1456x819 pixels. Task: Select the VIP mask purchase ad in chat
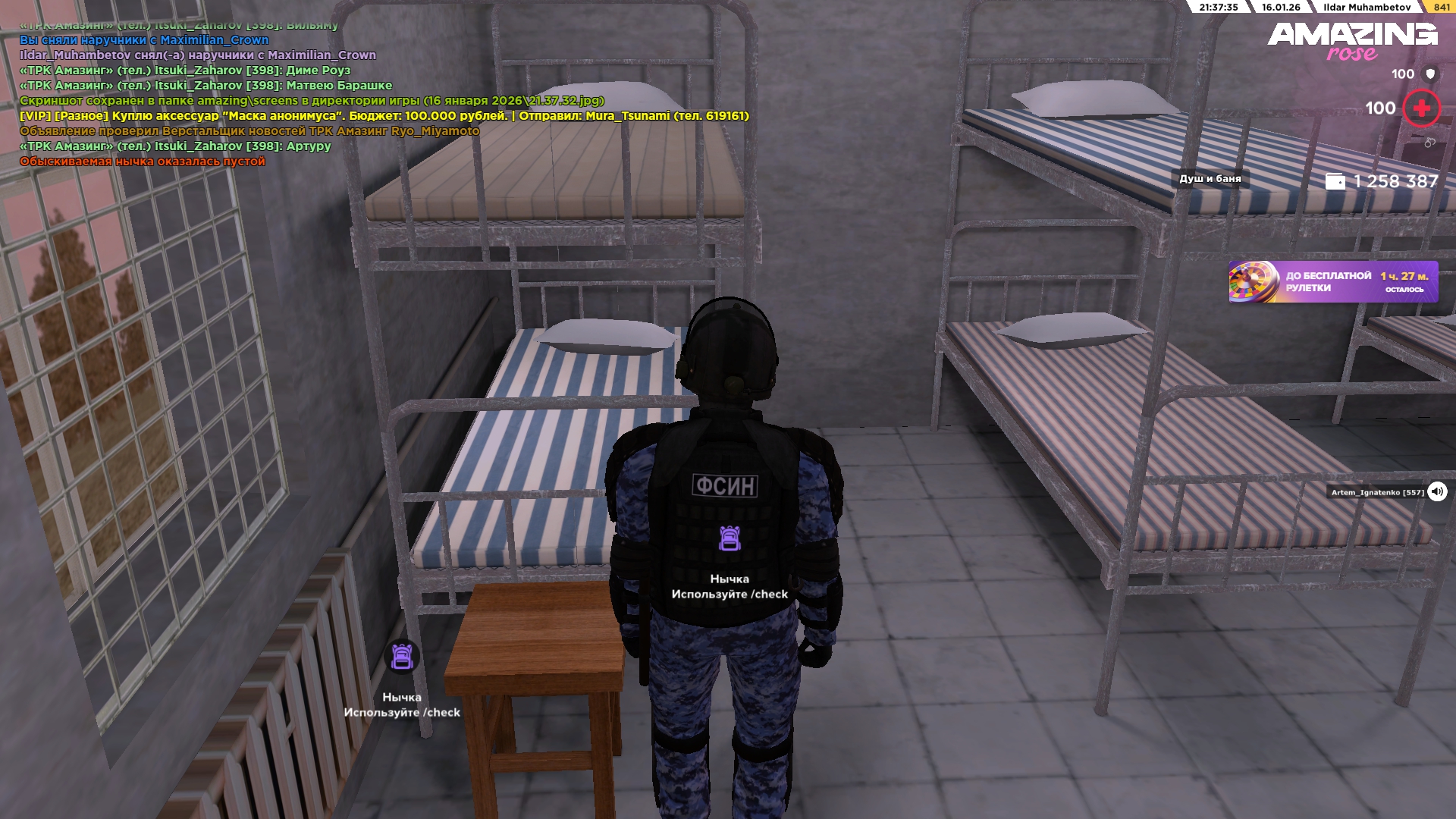(x=384, y=116)
